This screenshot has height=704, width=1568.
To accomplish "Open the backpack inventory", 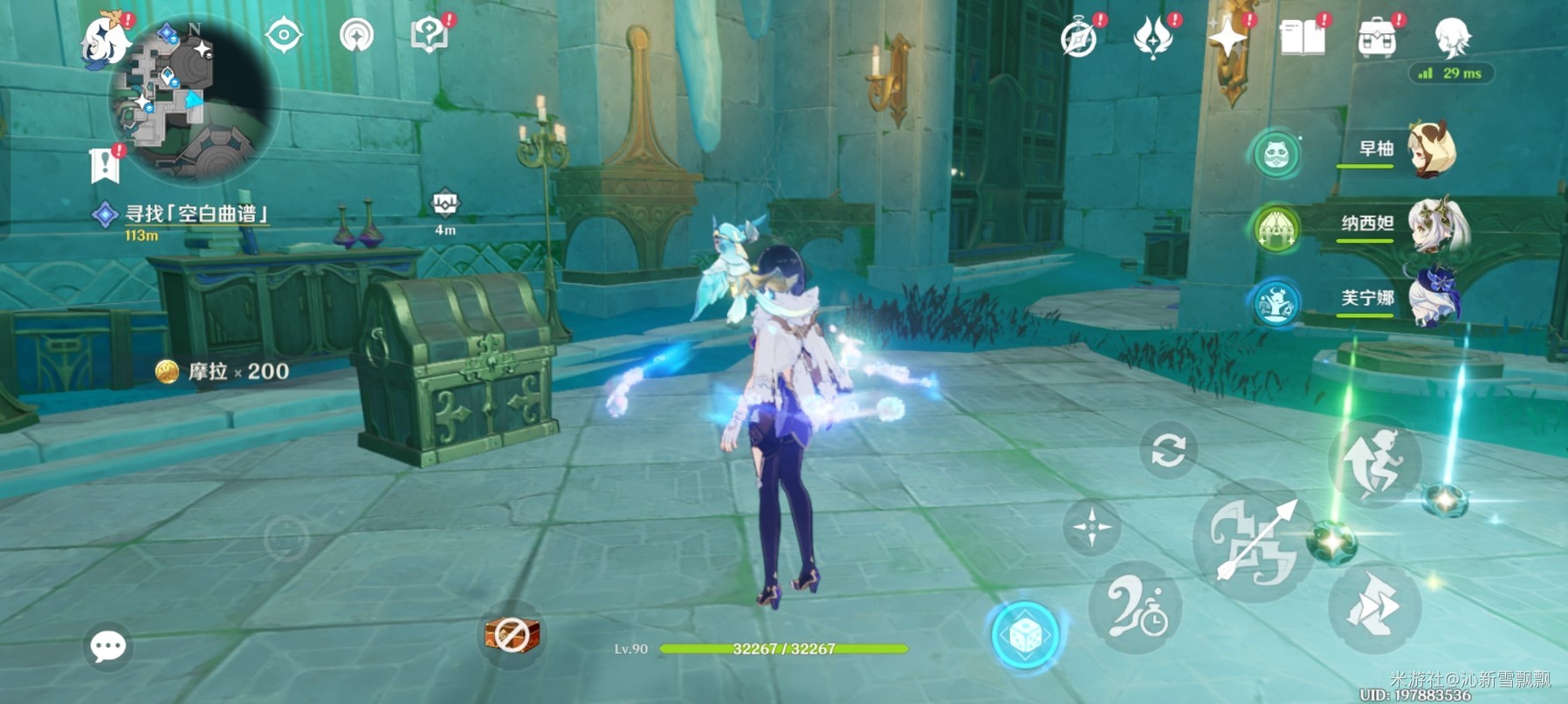I will pos(1377,38).
